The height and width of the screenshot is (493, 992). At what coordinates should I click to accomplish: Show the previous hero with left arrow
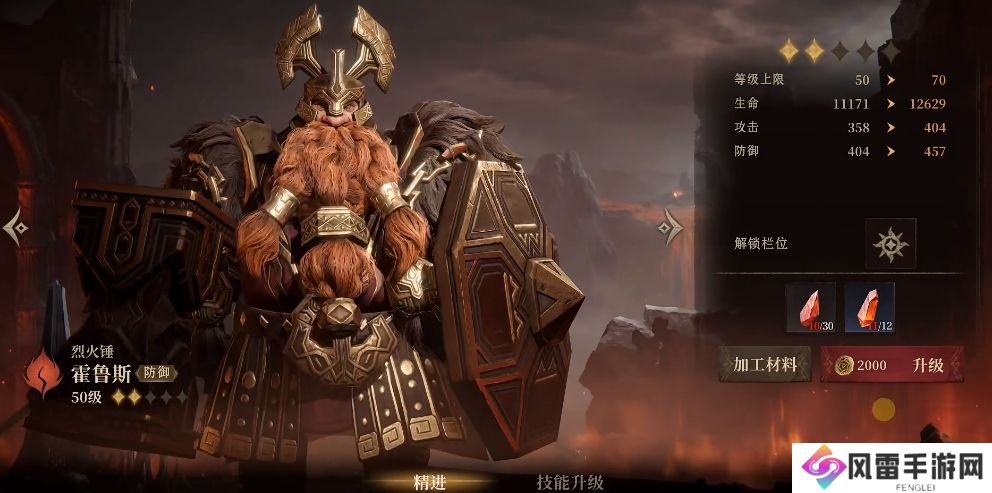tap(16, 229)
